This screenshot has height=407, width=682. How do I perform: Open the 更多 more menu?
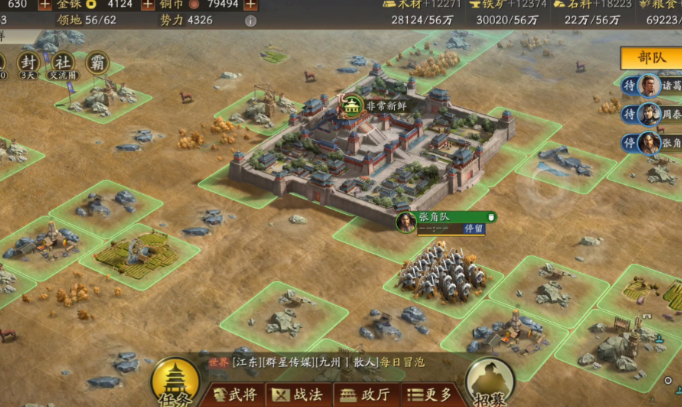tap(432, 395)
